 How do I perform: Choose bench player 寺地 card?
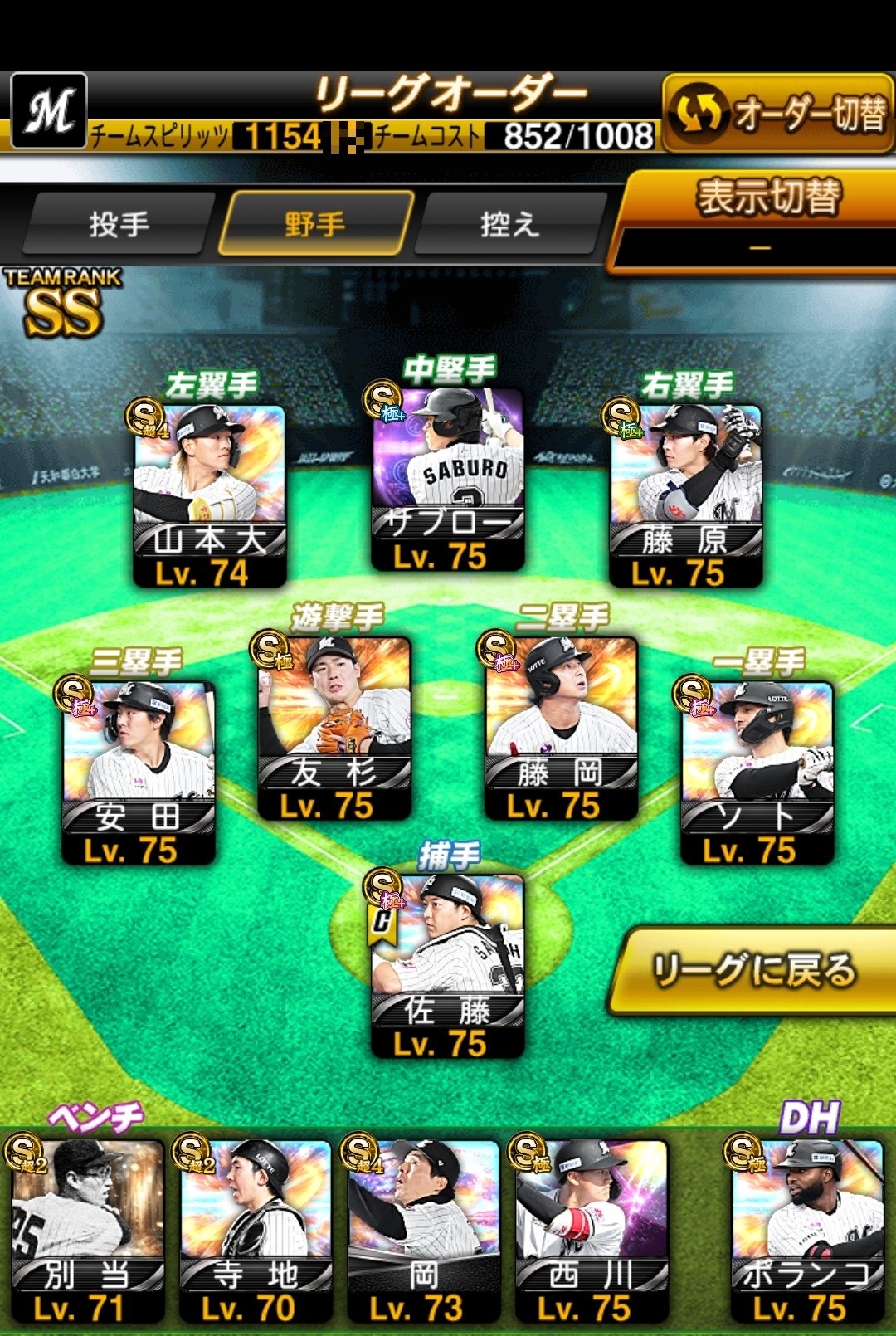pyautogui.click(x=256, y=1231)
